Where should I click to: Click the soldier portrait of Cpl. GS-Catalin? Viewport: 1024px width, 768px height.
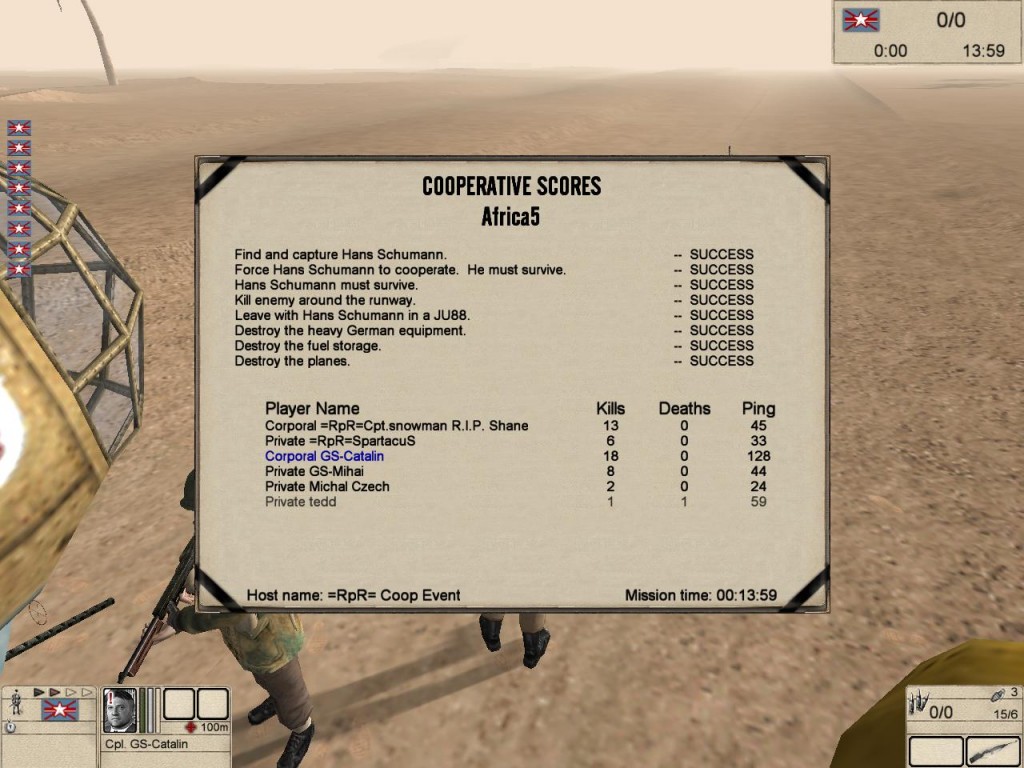click(x=120, y=710)
